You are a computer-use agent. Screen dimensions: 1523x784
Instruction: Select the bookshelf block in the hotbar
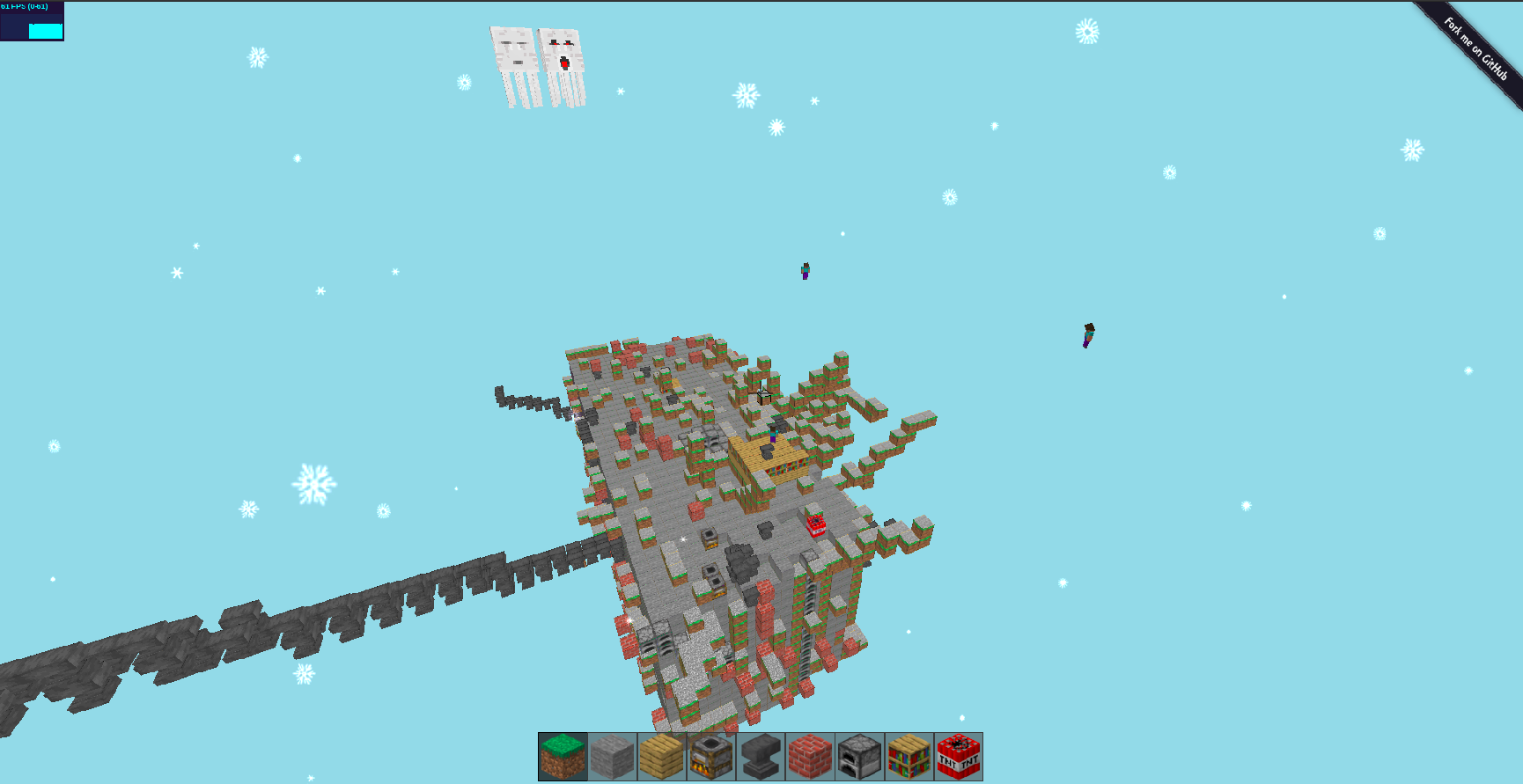click(x=907, y=758)
